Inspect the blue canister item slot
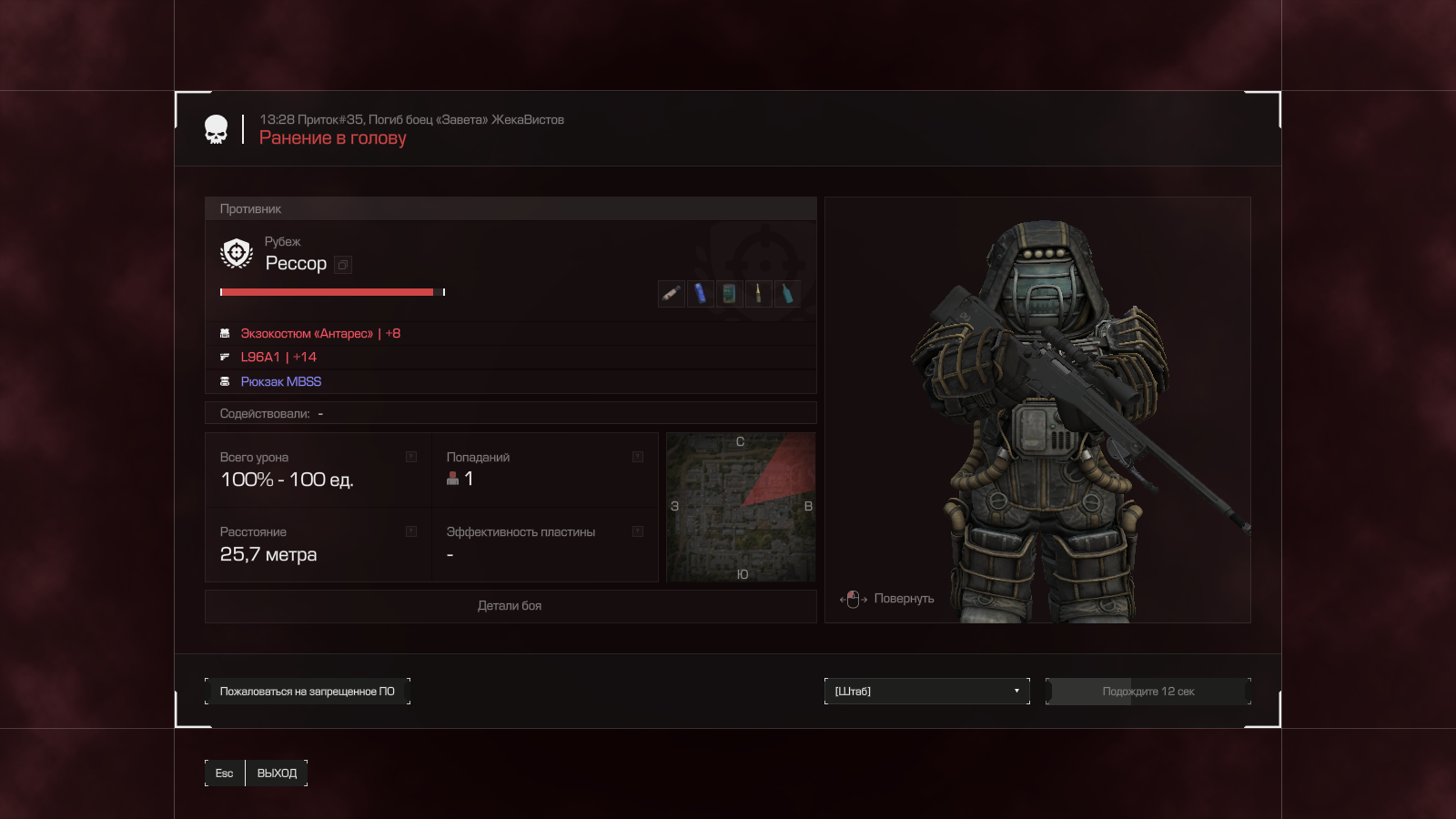This screenshot has height=819, width=1456. pyautogui.click(x=700, y=294)
